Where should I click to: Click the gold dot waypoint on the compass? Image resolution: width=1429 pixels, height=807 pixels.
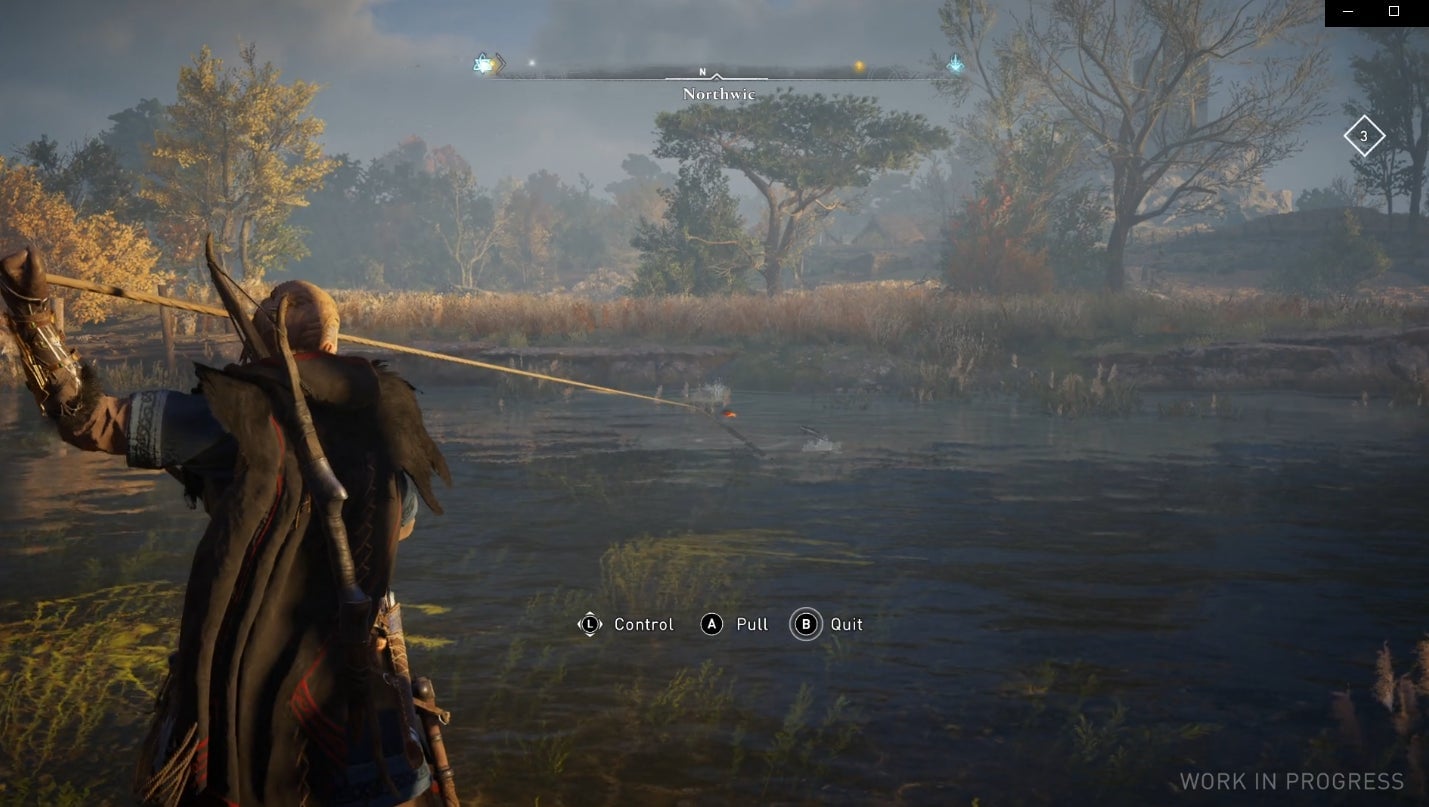click(861, 64)
